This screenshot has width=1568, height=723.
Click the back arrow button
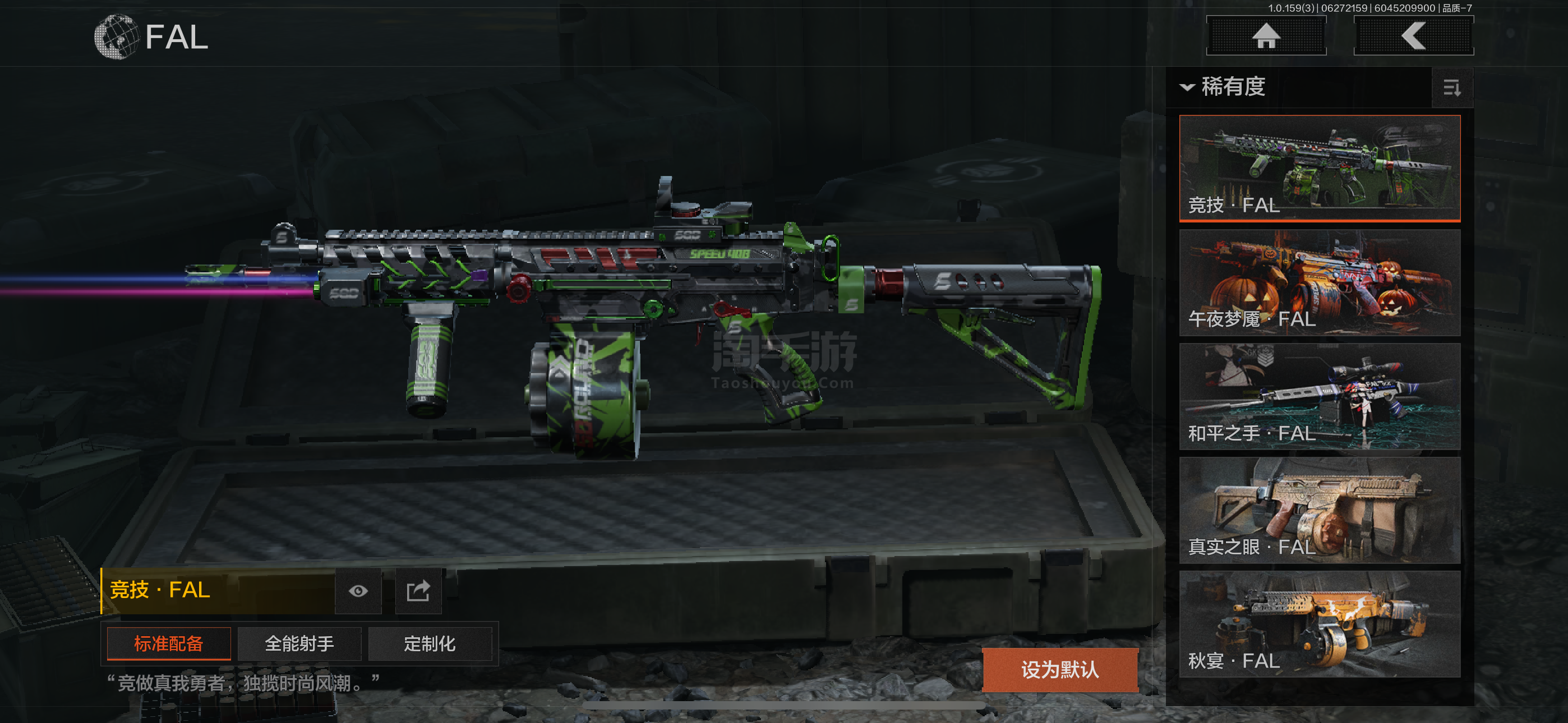[1413, 36]
